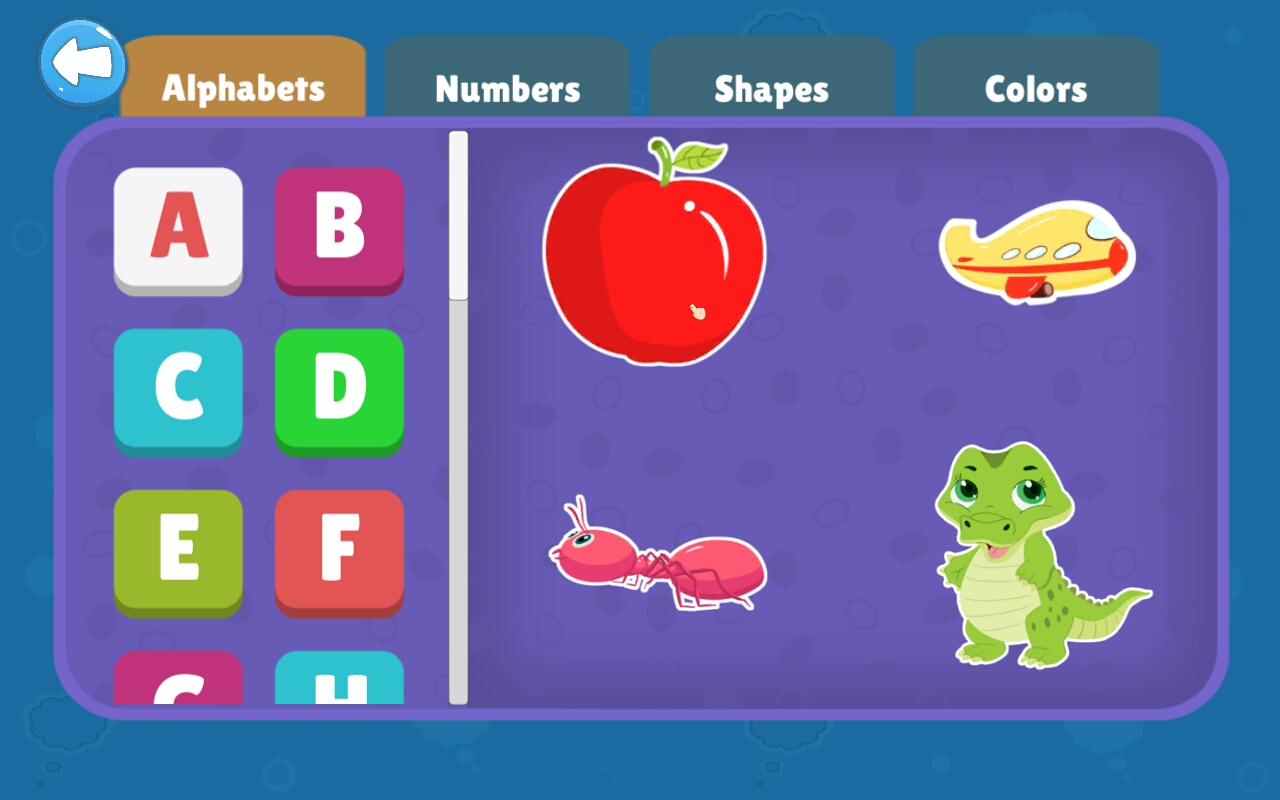
Task: Select the green letter E tile
Action: pos(178,550)
